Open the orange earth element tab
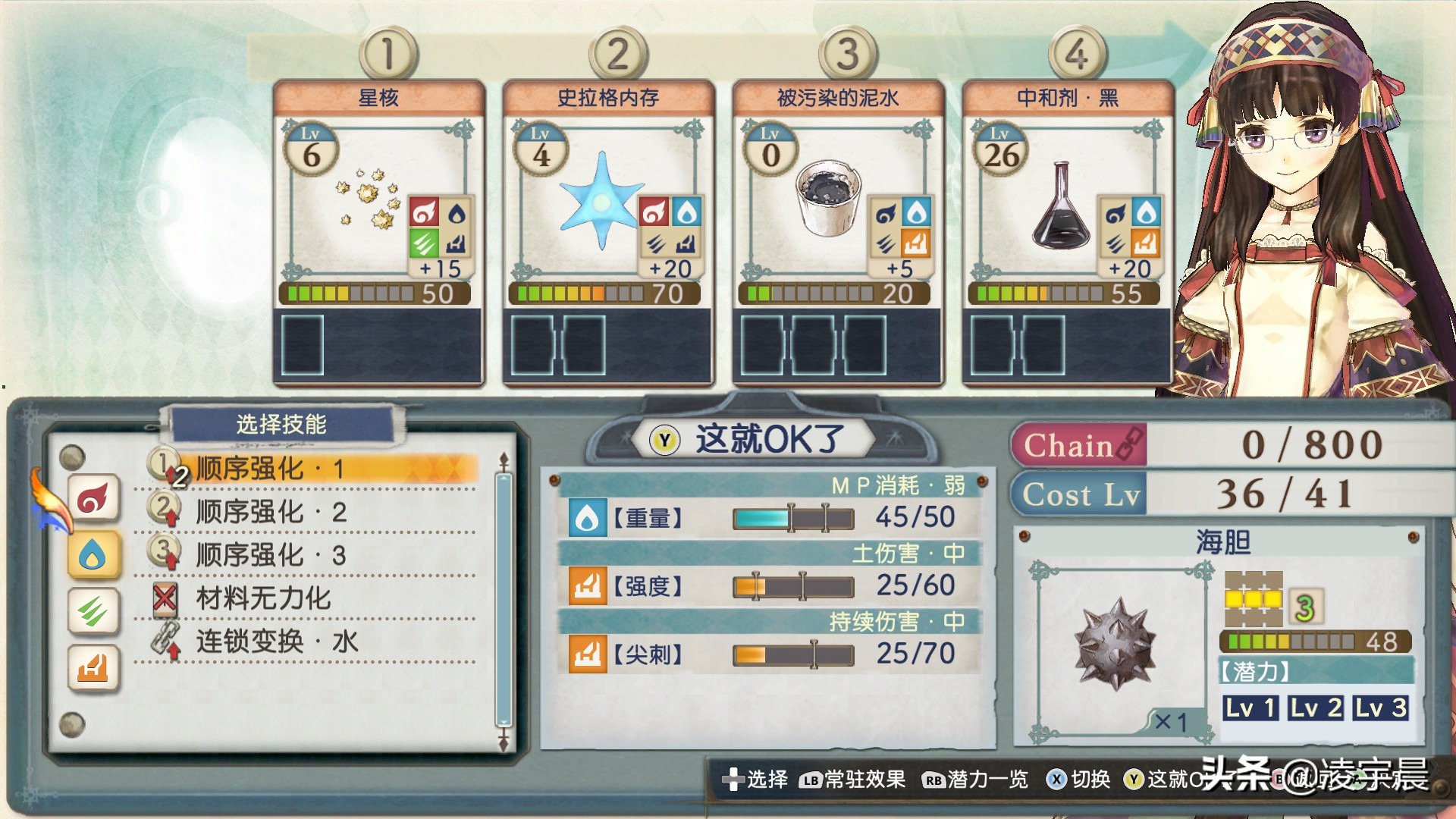Image resolution: width=1456 pixels, height=819 pixels. 93,668
